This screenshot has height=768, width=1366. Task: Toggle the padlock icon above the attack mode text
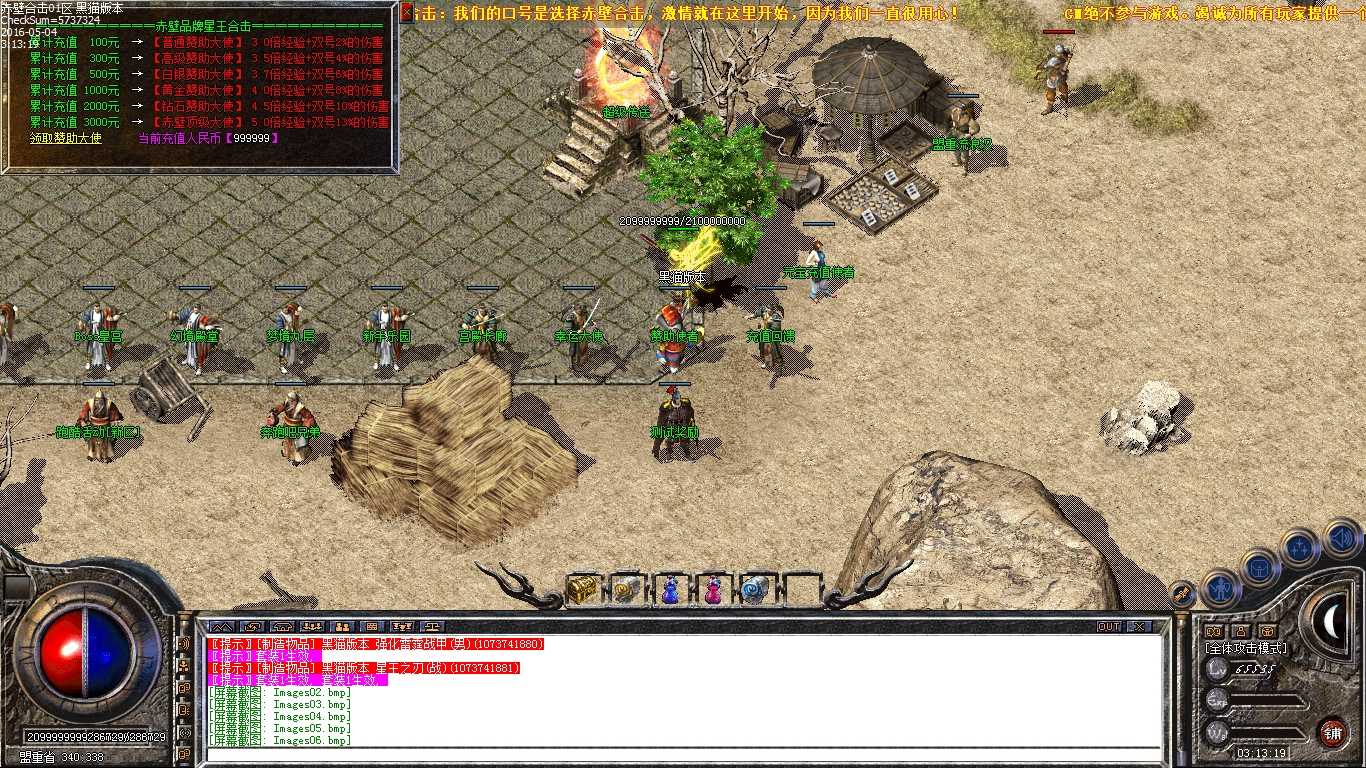1241,631
